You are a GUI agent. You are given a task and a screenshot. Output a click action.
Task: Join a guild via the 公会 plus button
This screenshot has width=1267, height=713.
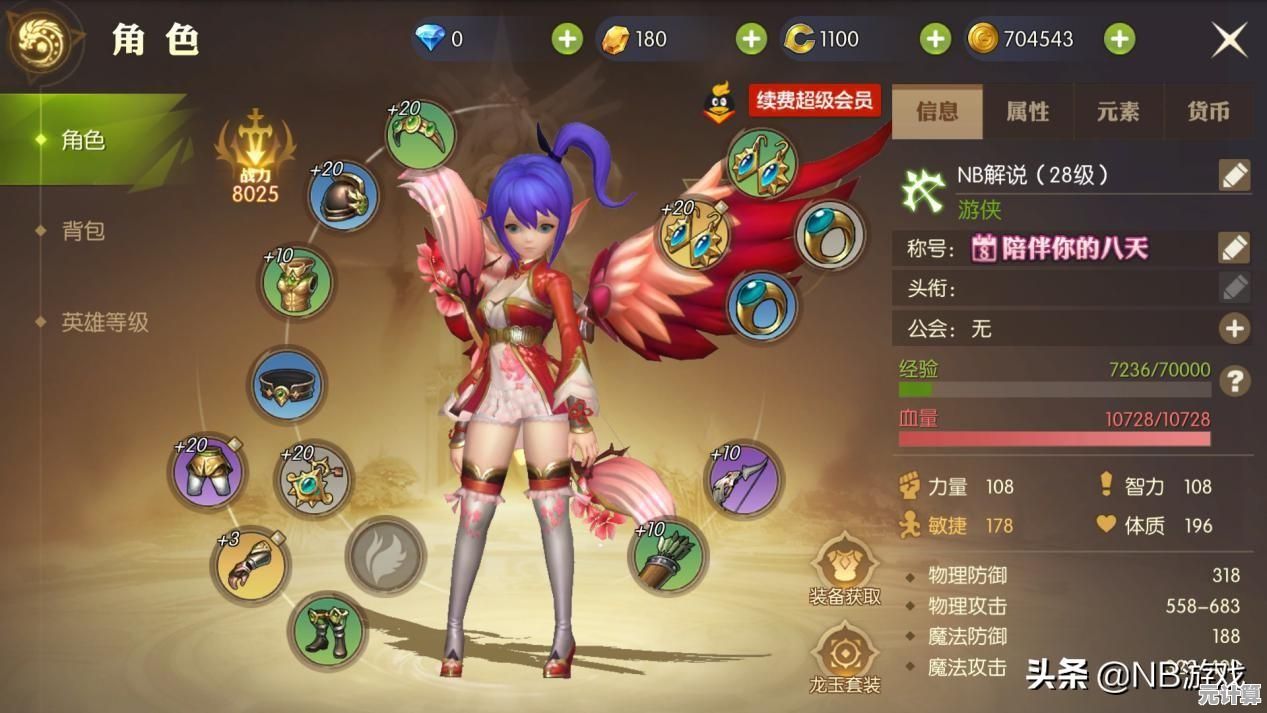click(x=1234, y=328)
